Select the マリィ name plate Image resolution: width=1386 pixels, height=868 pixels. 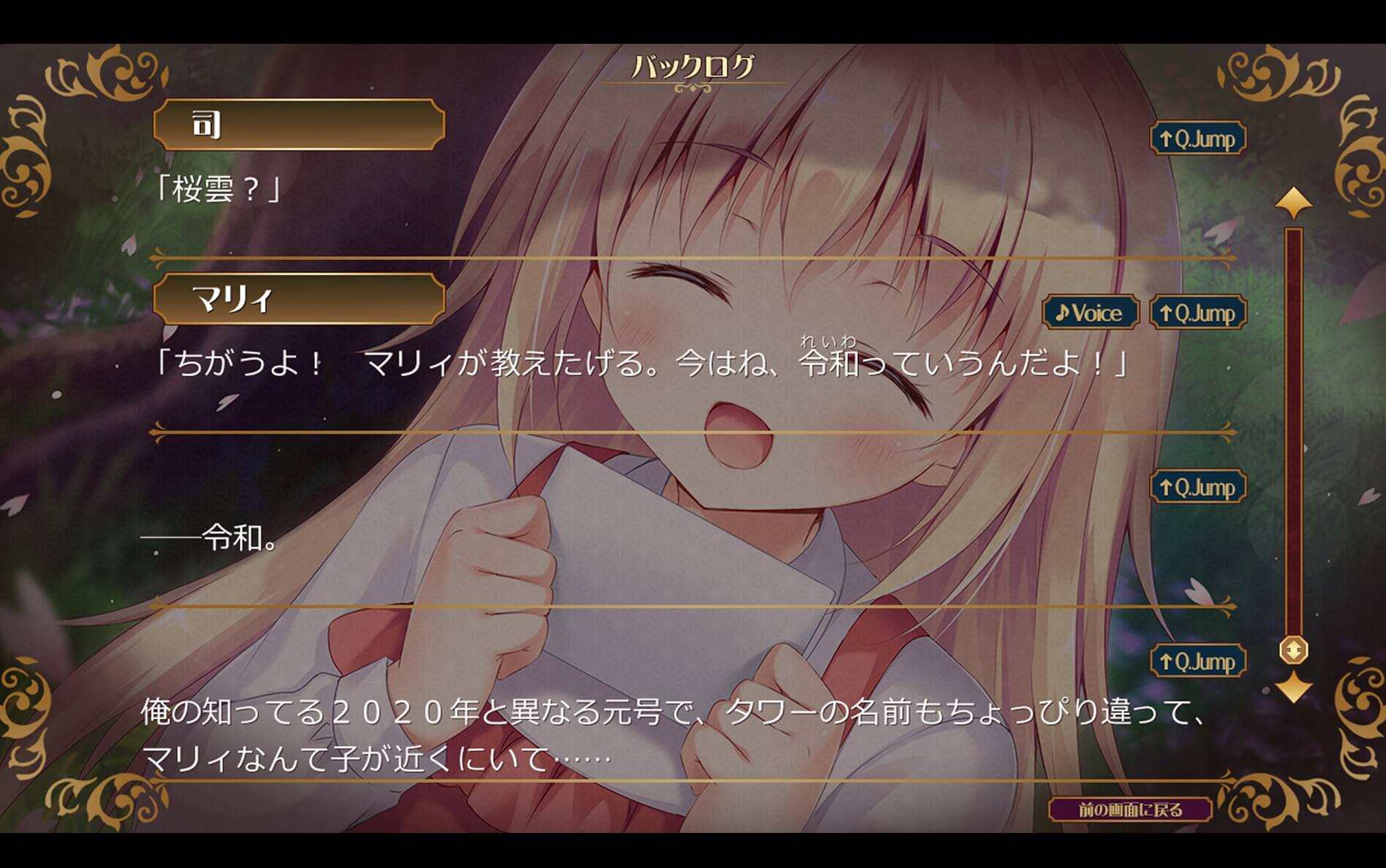(300, 300)
